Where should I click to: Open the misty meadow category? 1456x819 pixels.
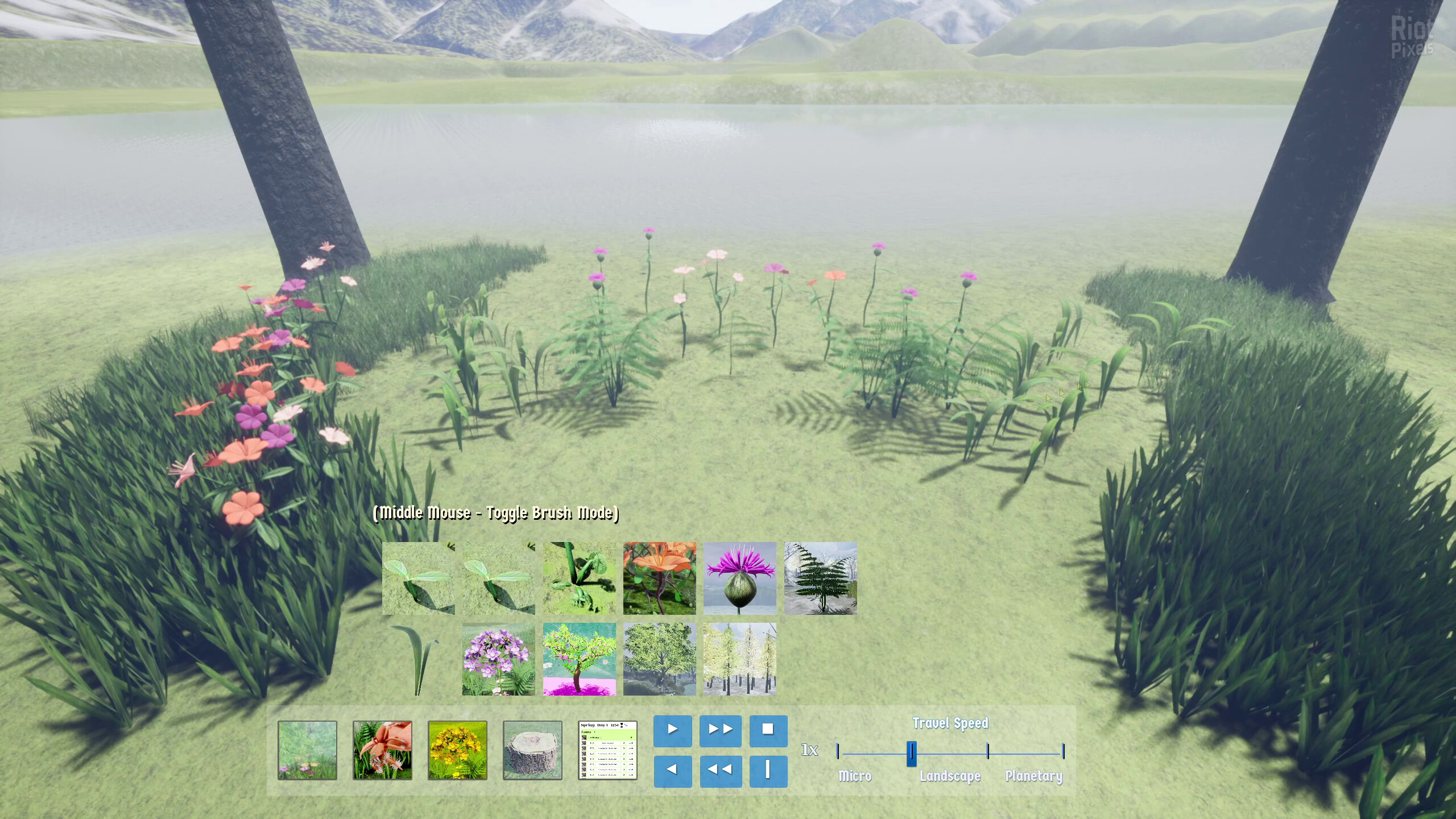click(307, 750)
